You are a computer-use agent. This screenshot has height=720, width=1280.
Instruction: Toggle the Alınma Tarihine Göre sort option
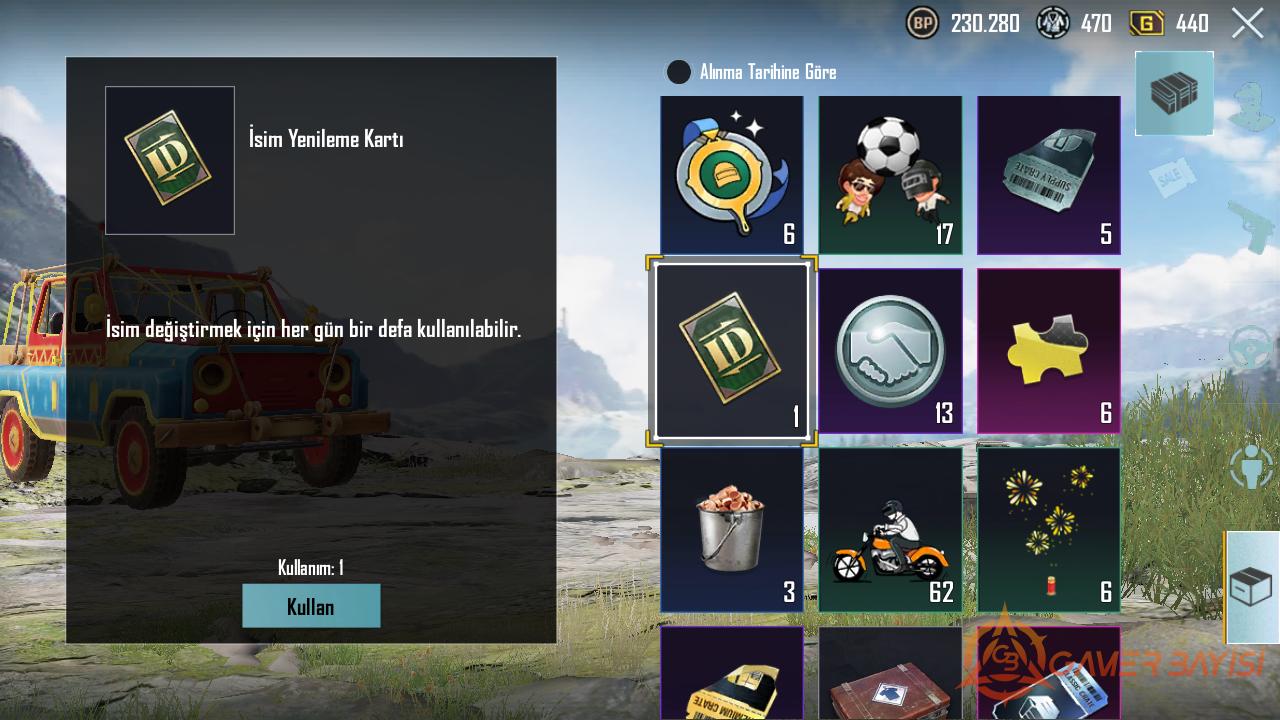679,72
